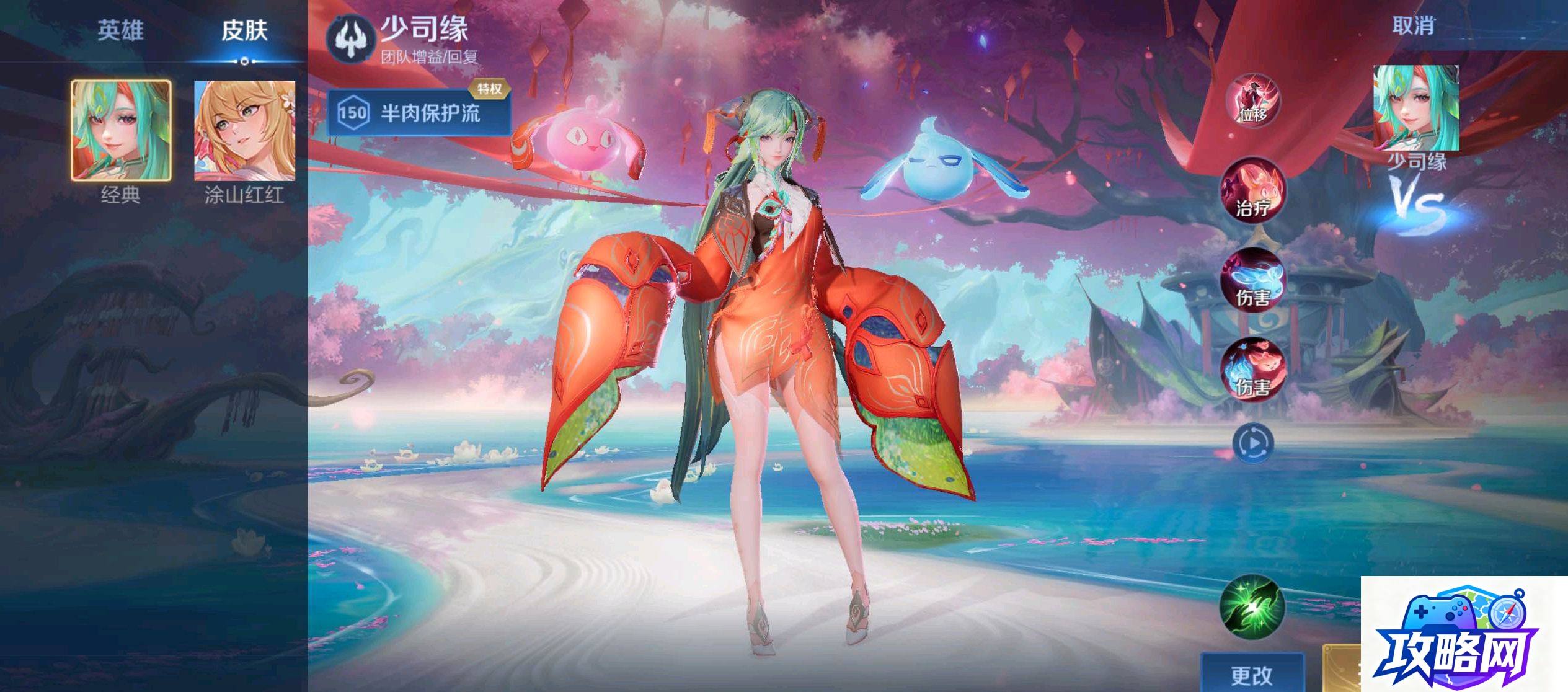Show the 治疗 skill details

[x=1252, y=190]
